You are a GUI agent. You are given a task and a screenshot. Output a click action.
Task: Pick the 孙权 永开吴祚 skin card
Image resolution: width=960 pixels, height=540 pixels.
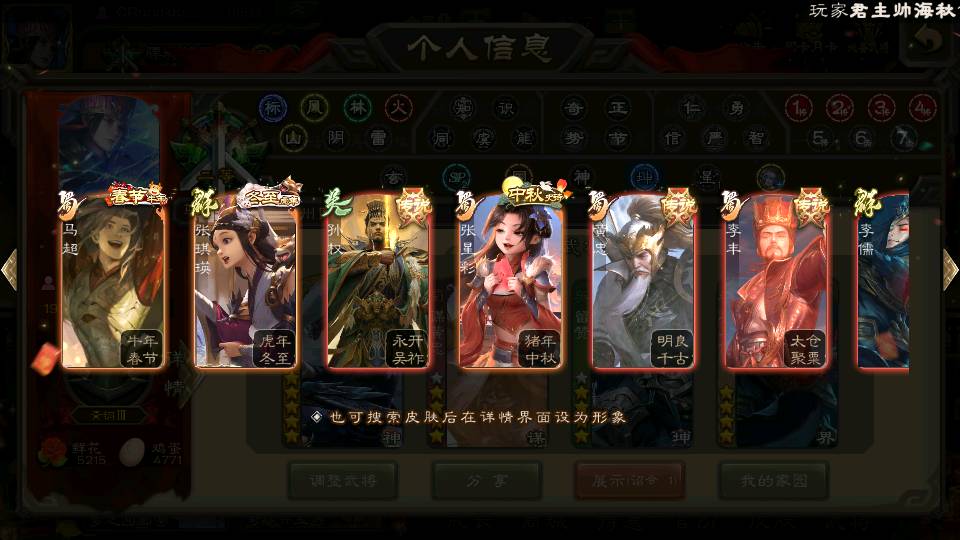click(x=378, y=282)
